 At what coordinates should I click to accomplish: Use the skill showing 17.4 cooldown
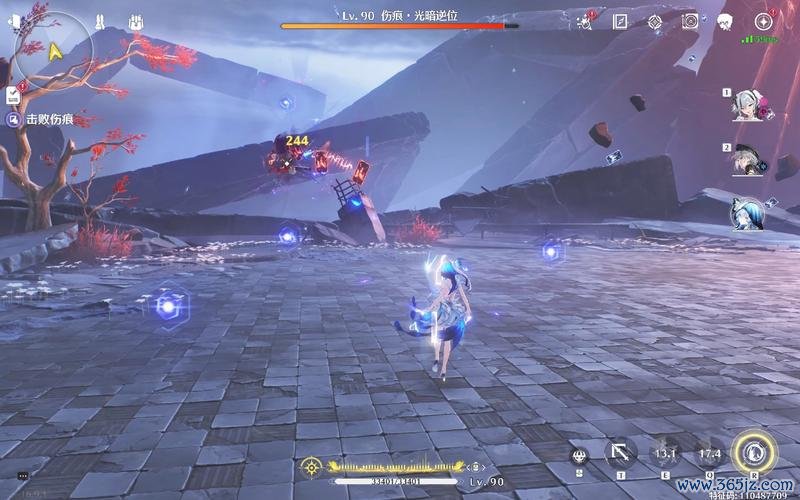[709, 453]
